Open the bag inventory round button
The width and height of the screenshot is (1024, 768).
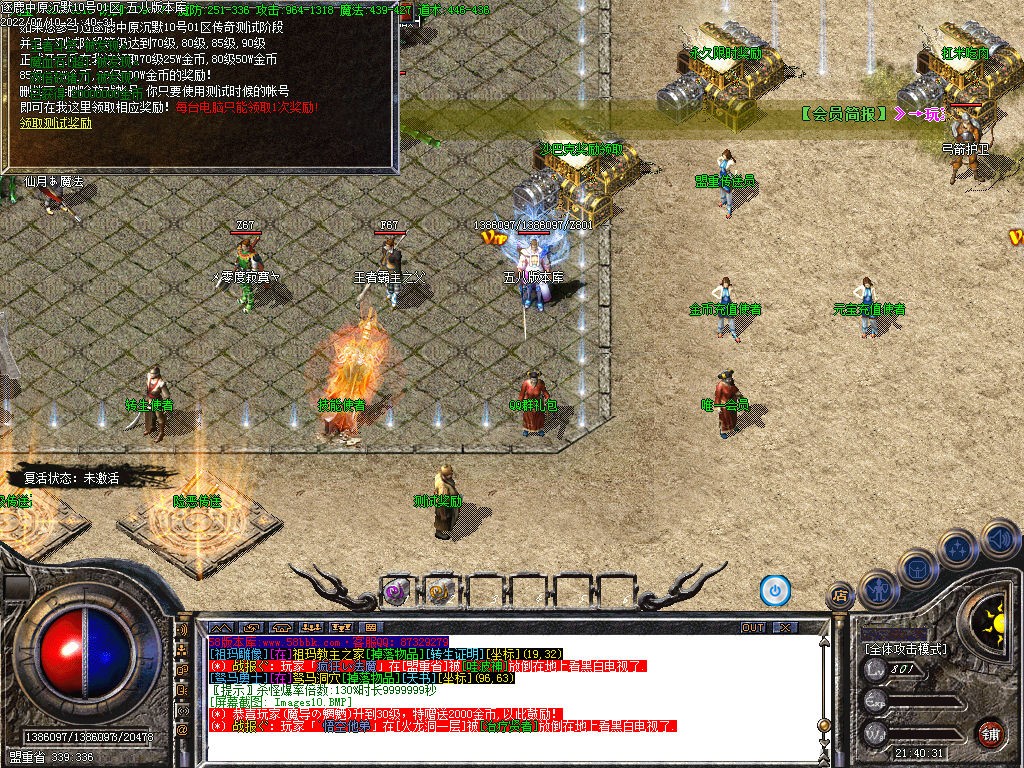pyautogui.click(x=915, y=568)
